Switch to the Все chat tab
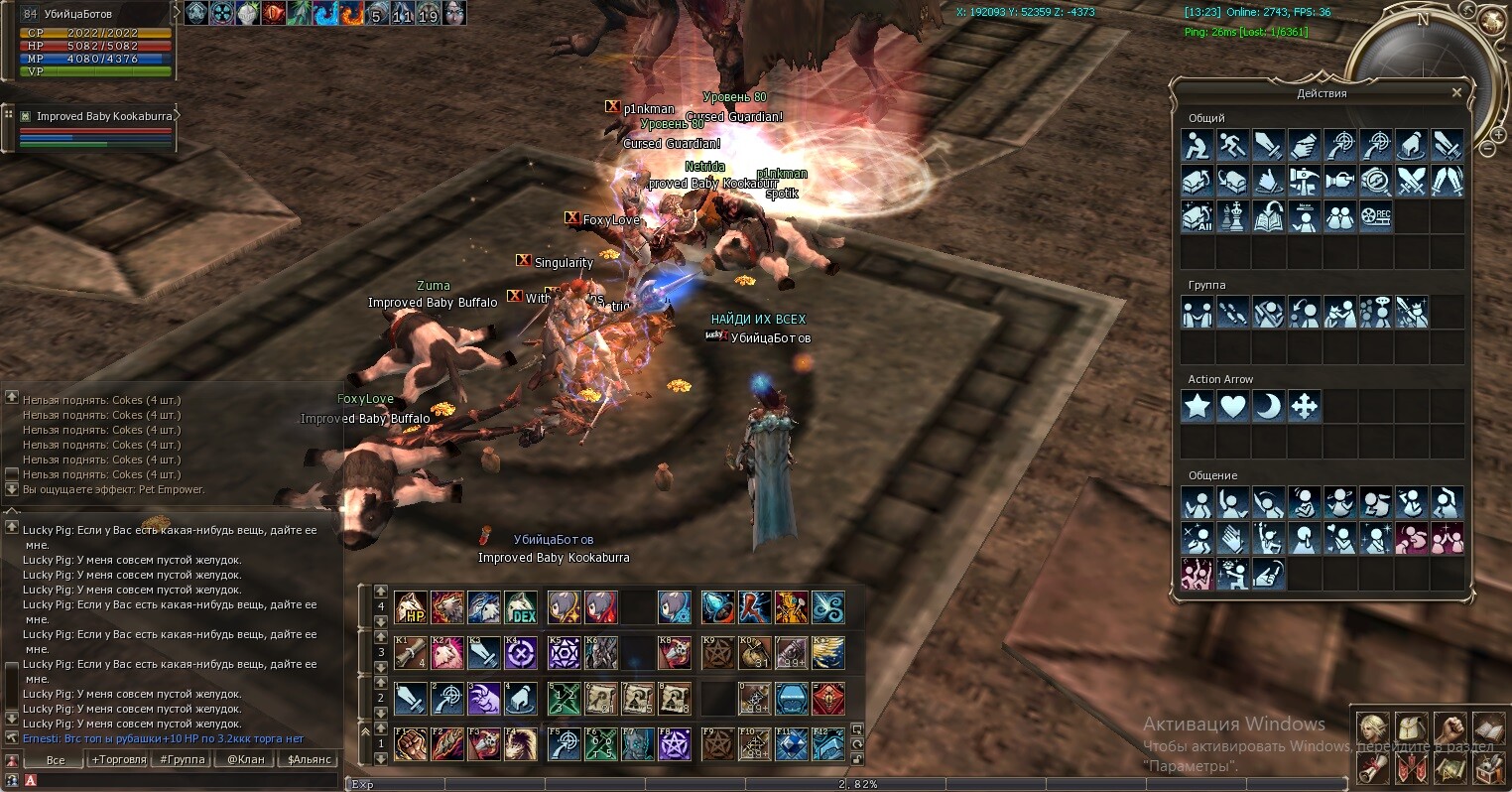This screenshot has width=1512, height=792. pos(56,759)
